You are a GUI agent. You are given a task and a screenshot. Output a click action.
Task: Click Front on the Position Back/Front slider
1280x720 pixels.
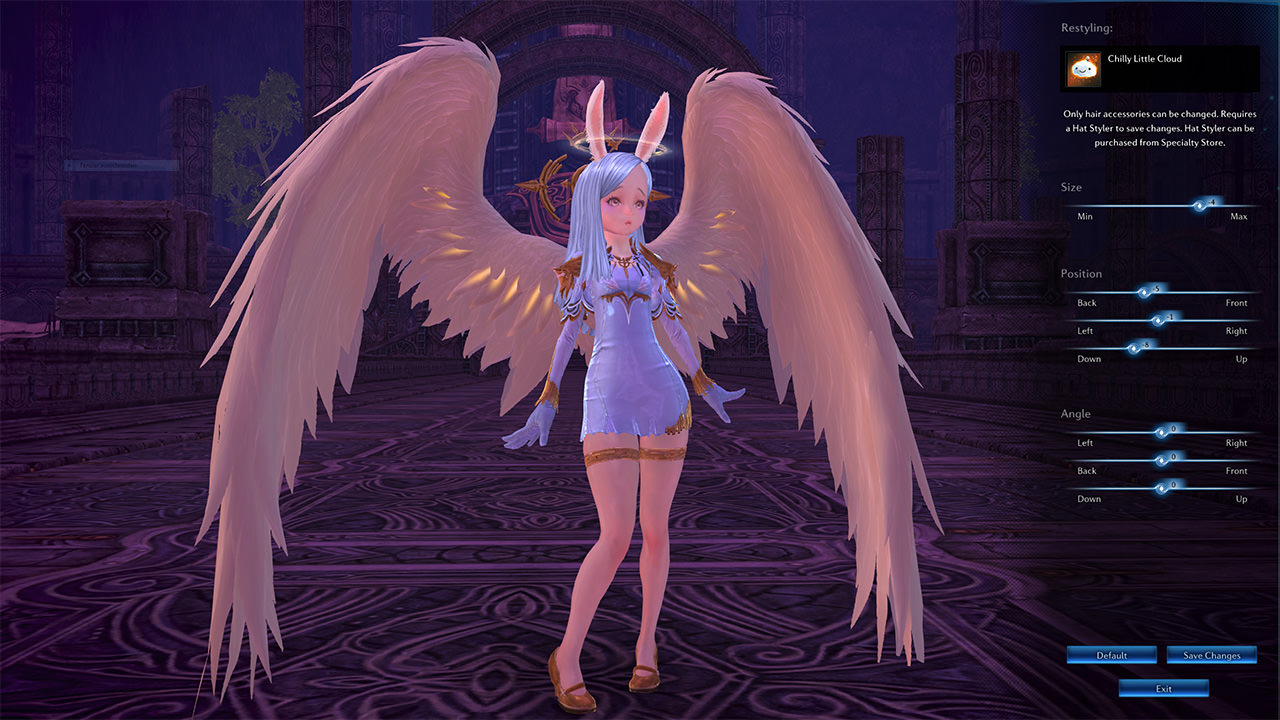1236,303
